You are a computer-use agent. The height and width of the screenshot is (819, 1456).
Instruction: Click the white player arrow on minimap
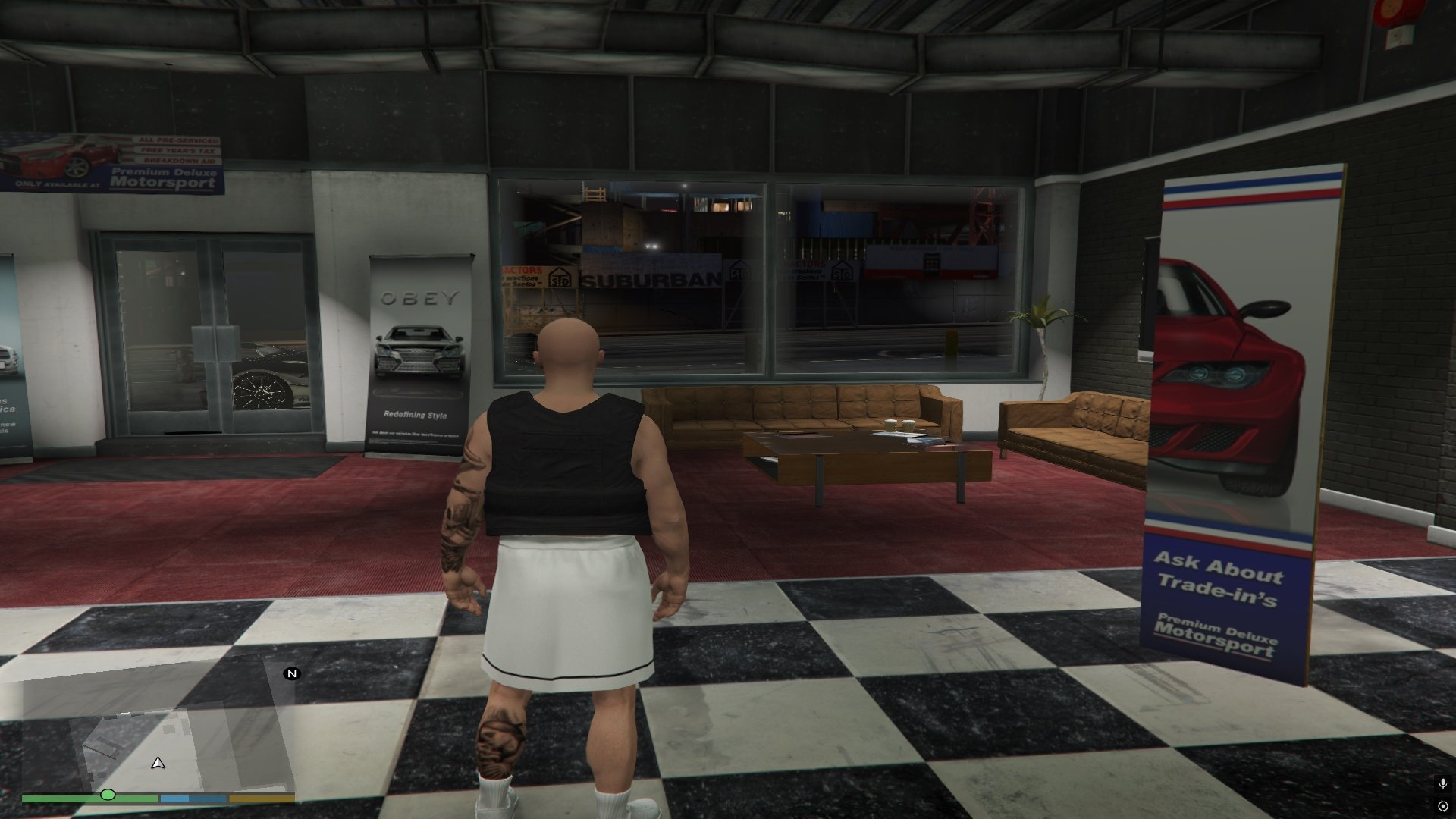tap(158, 763)
